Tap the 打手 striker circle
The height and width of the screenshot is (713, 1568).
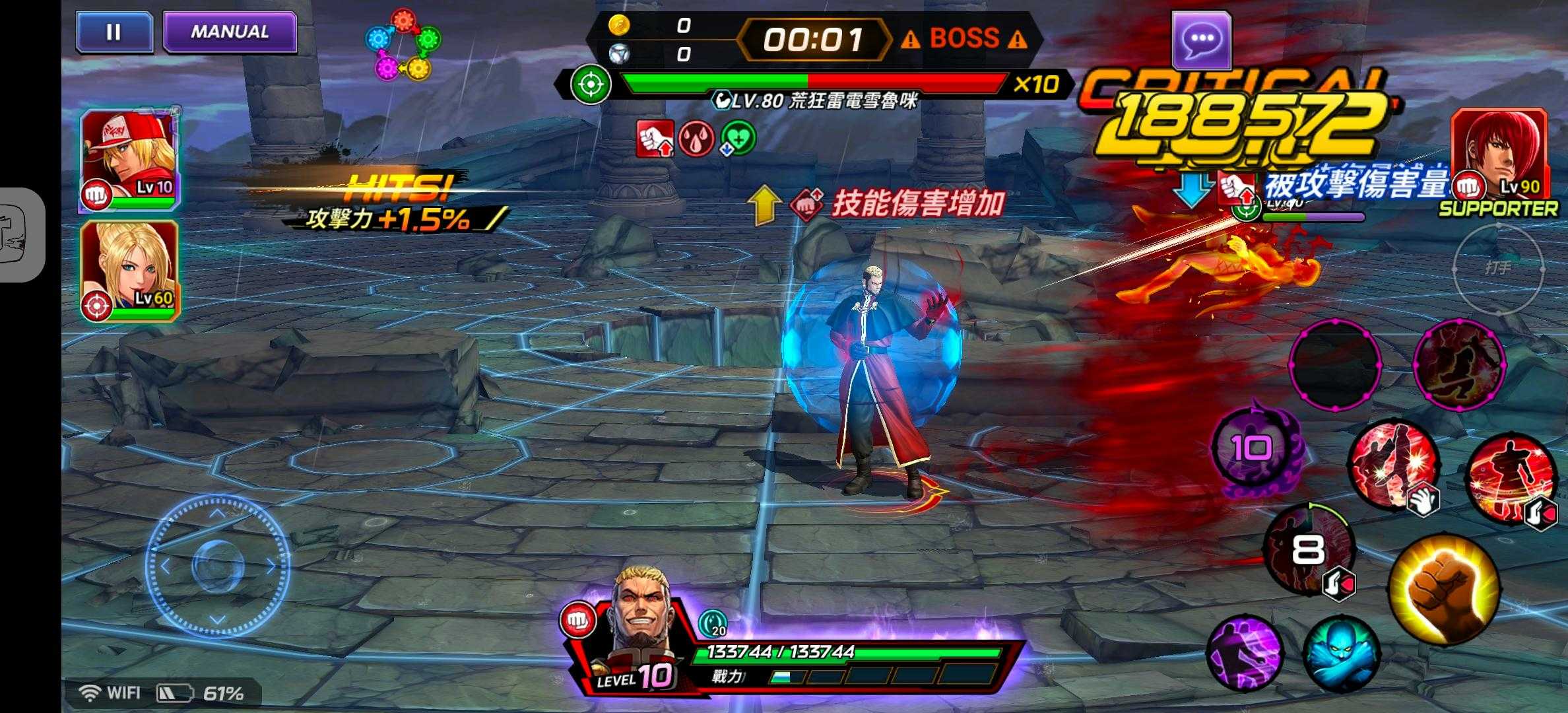click(1498, 267)
